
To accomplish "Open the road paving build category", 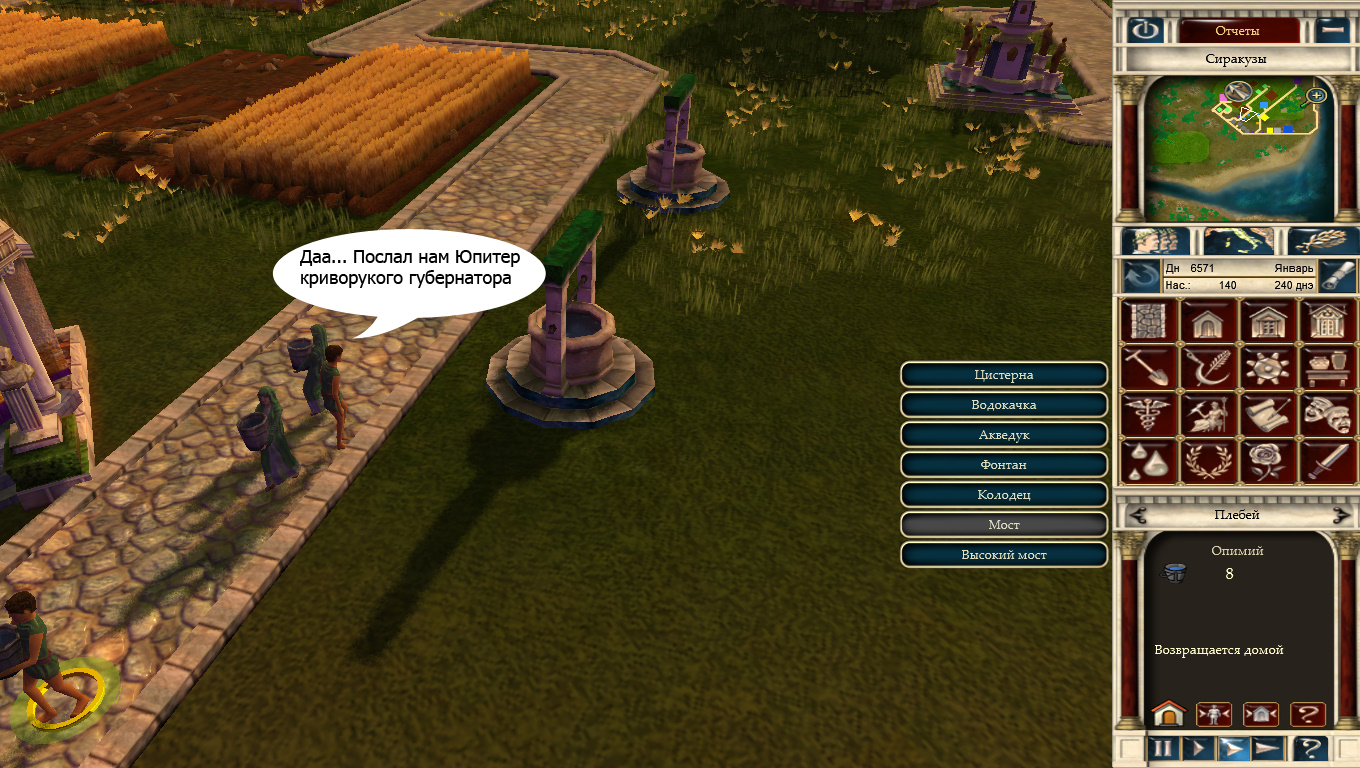I will 1150,322.
